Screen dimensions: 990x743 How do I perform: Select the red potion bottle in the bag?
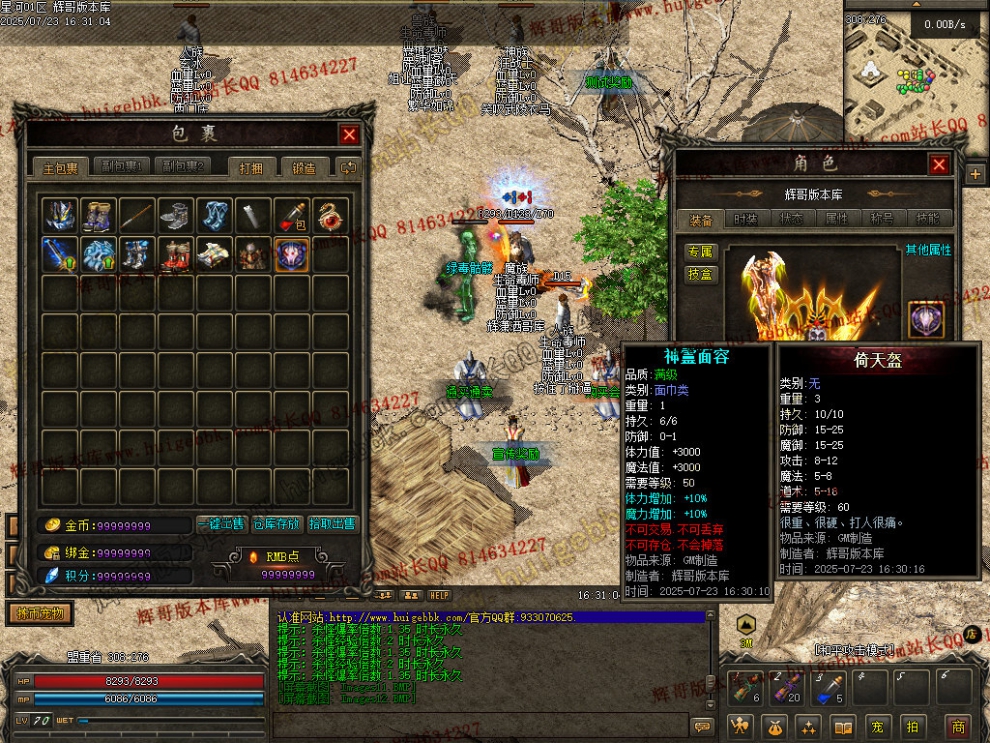pyautogui.click(x=291, y=215)
